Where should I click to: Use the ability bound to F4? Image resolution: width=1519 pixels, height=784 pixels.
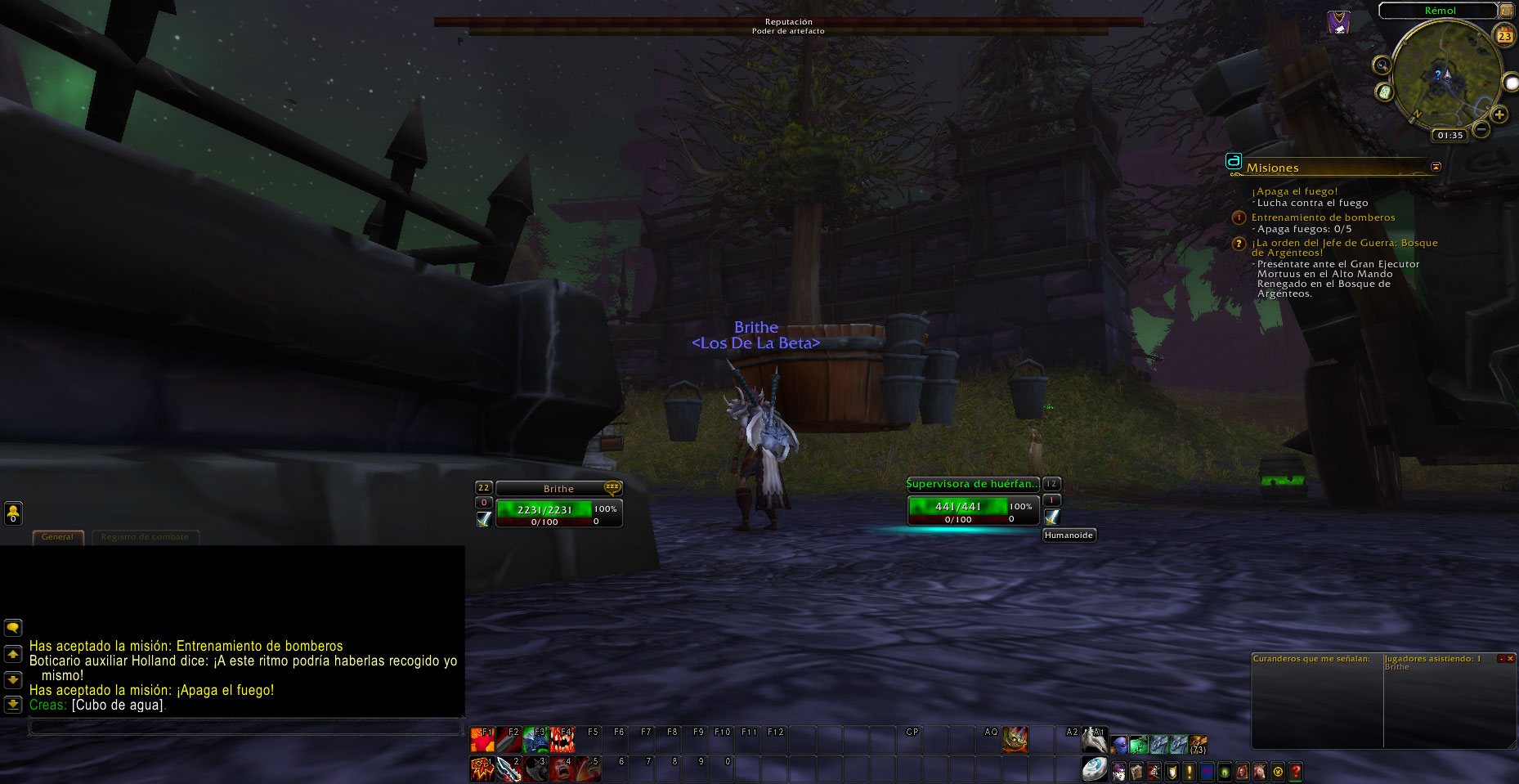pyautogui.click(x=562, y=740)
